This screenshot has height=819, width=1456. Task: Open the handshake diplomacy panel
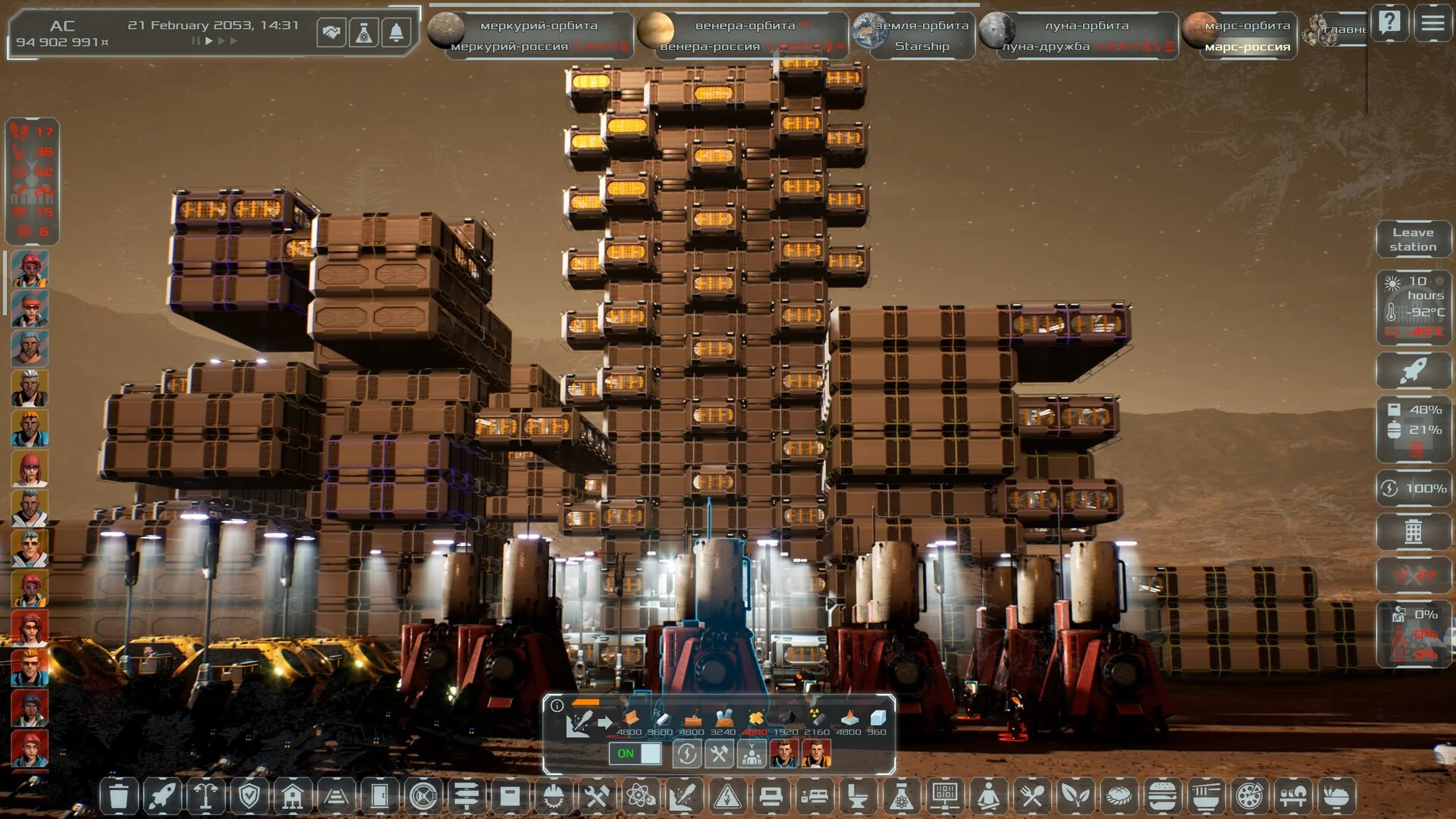(331, 33)
